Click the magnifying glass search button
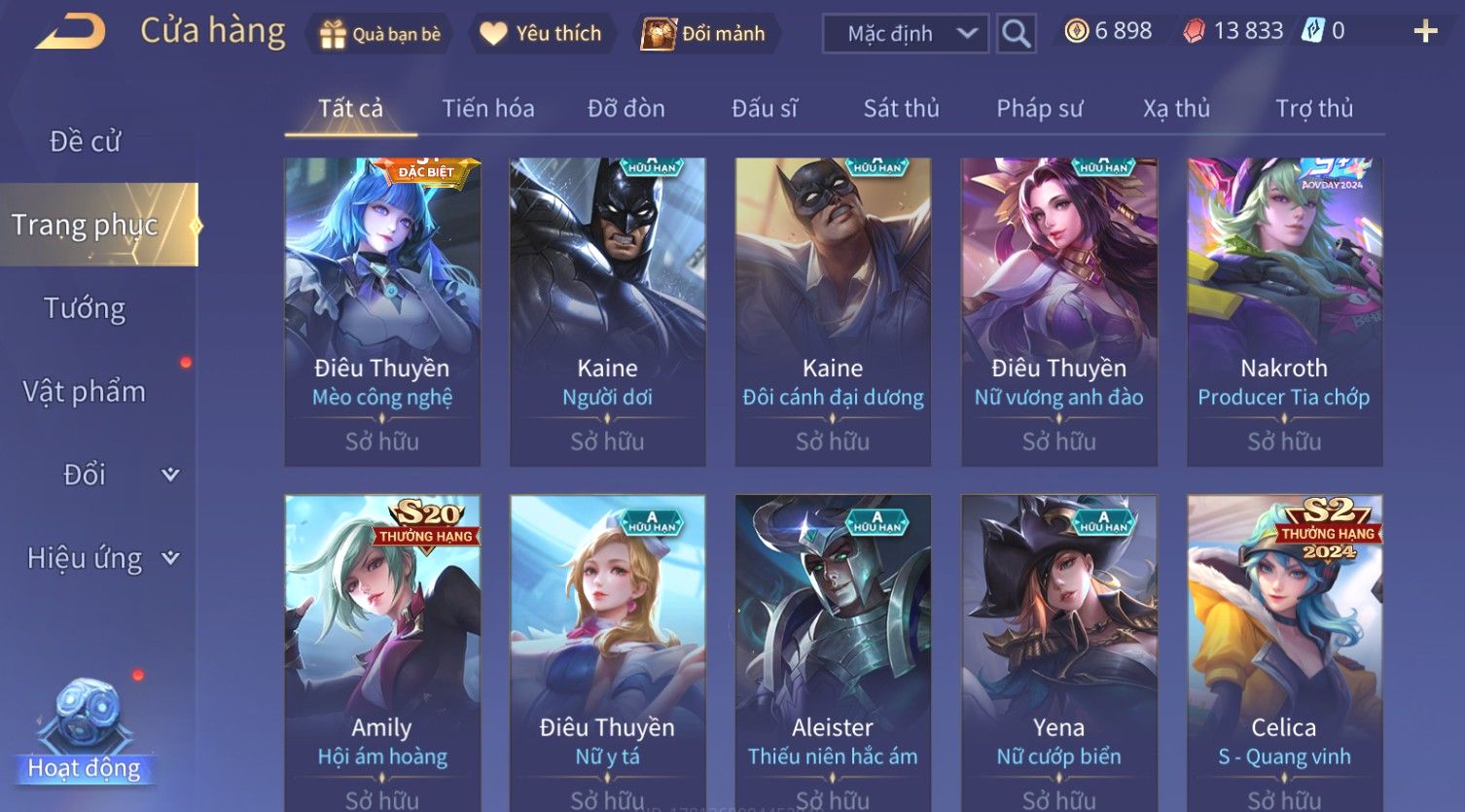The height and width of the screenshot is (812, 1465). 1016,34
